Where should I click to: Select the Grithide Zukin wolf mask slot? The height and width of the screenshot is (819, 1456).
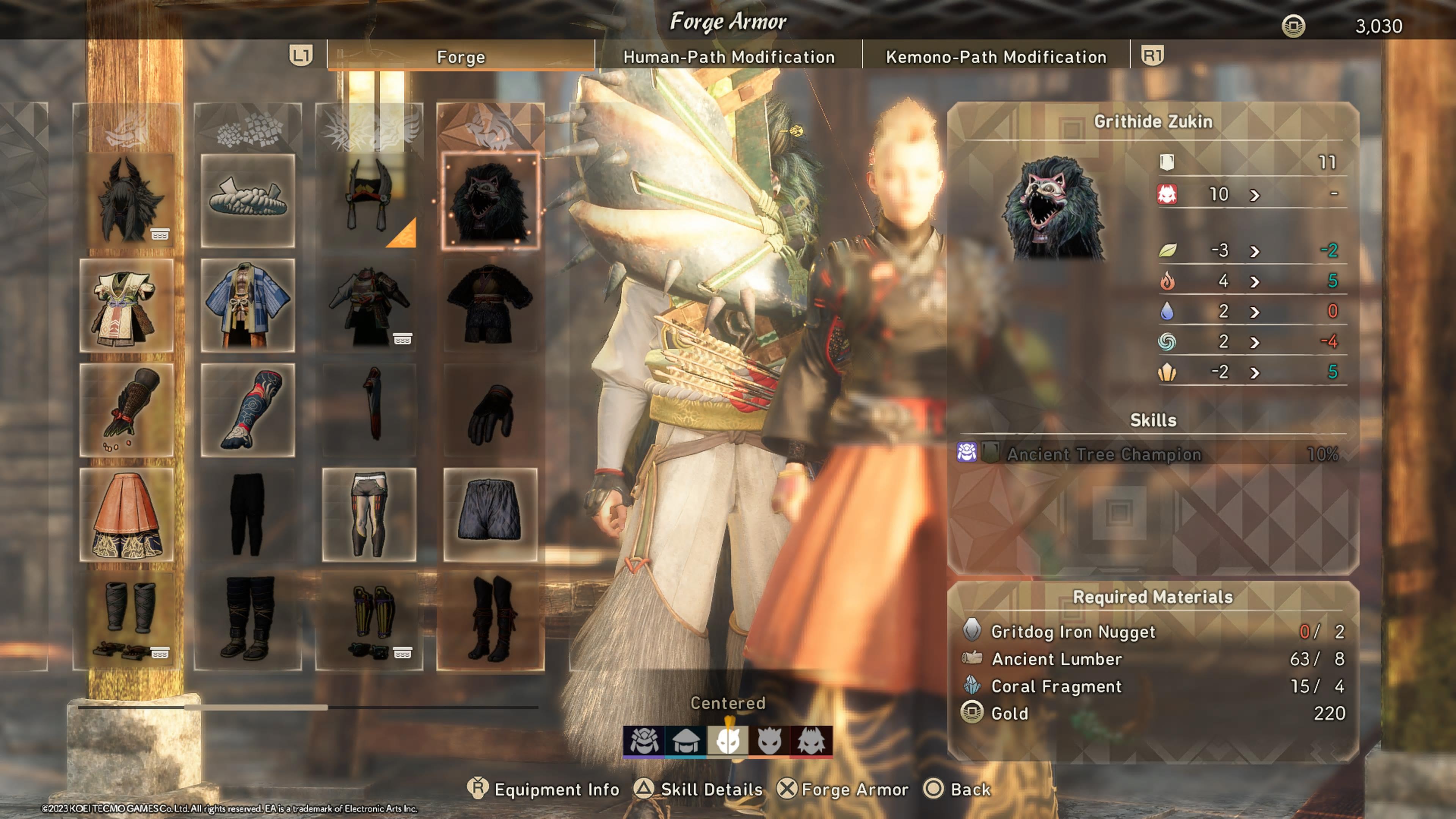tap(490, 201)
